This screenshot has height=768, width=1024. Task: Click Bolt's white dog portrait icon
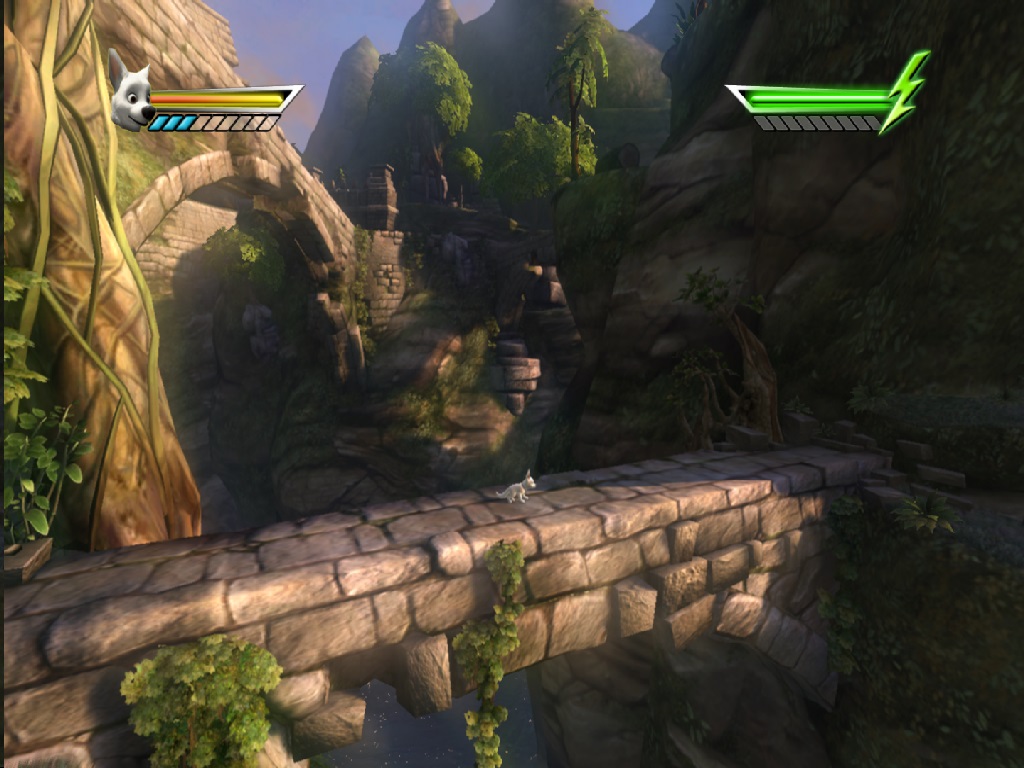[x=130, y=91]
